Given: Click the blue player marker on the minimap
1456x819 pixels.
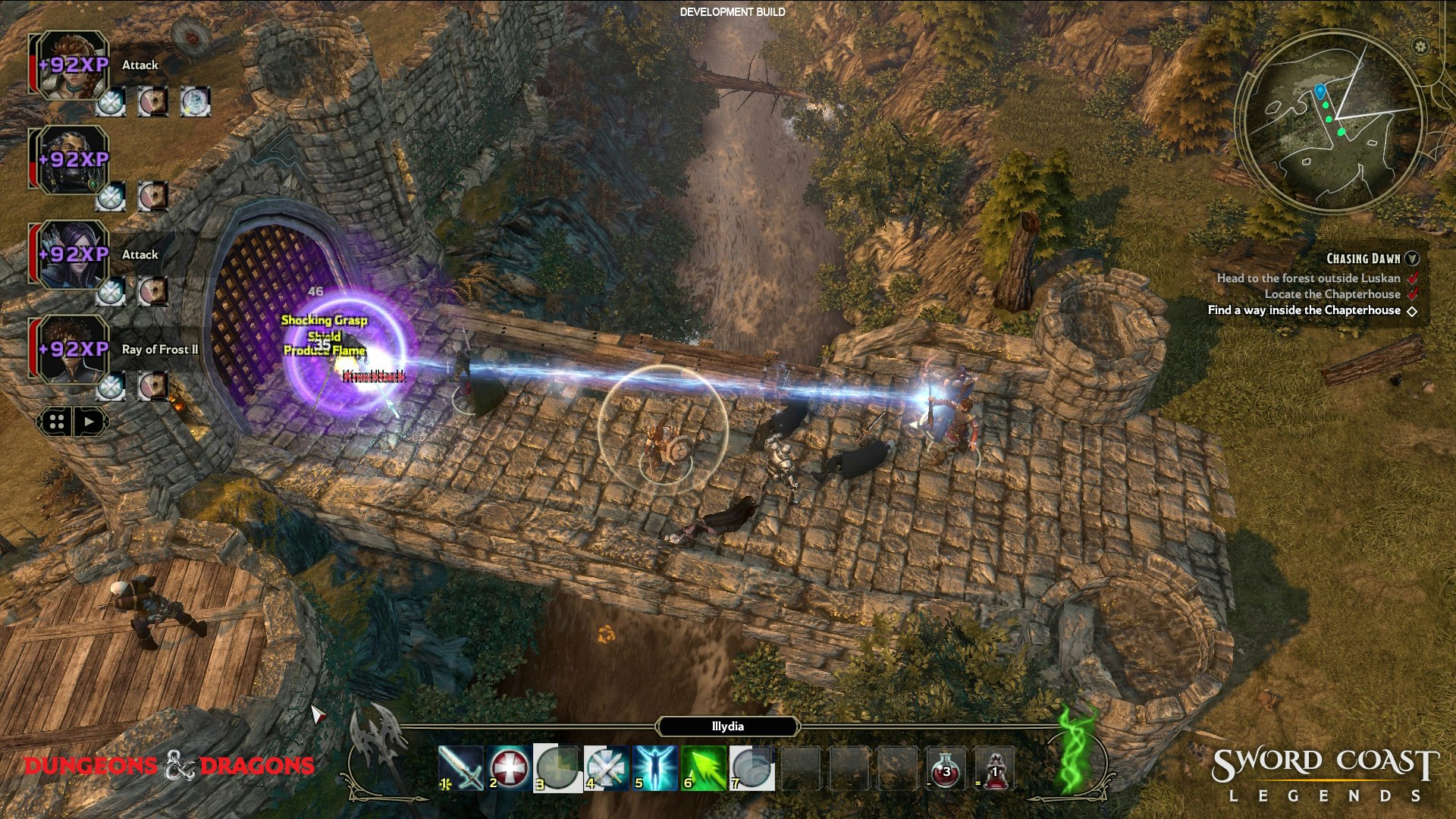Looking at the screenshot, I should (1322, 89).
